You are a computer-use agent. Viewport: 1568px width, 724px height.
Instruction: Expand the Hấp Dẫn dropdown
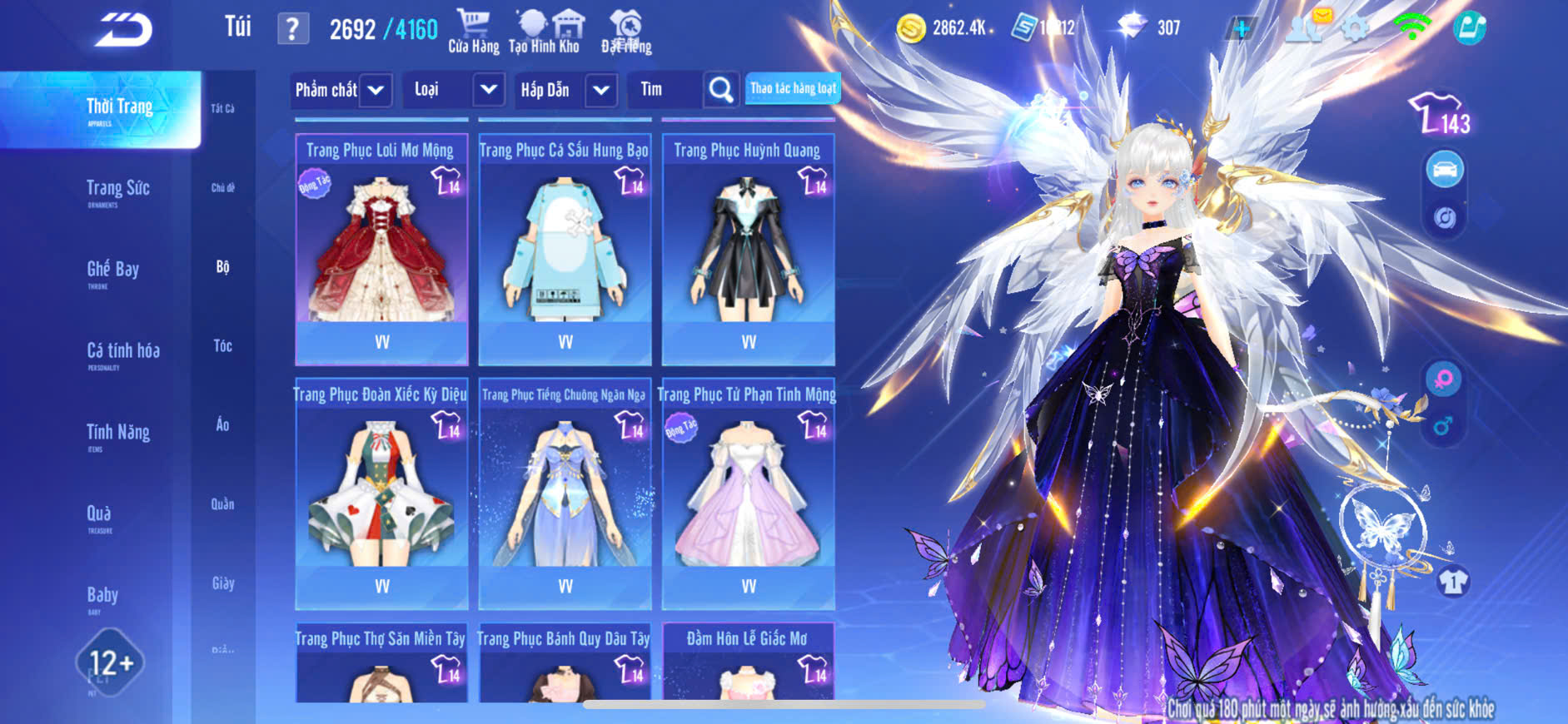tap(601, 90)
